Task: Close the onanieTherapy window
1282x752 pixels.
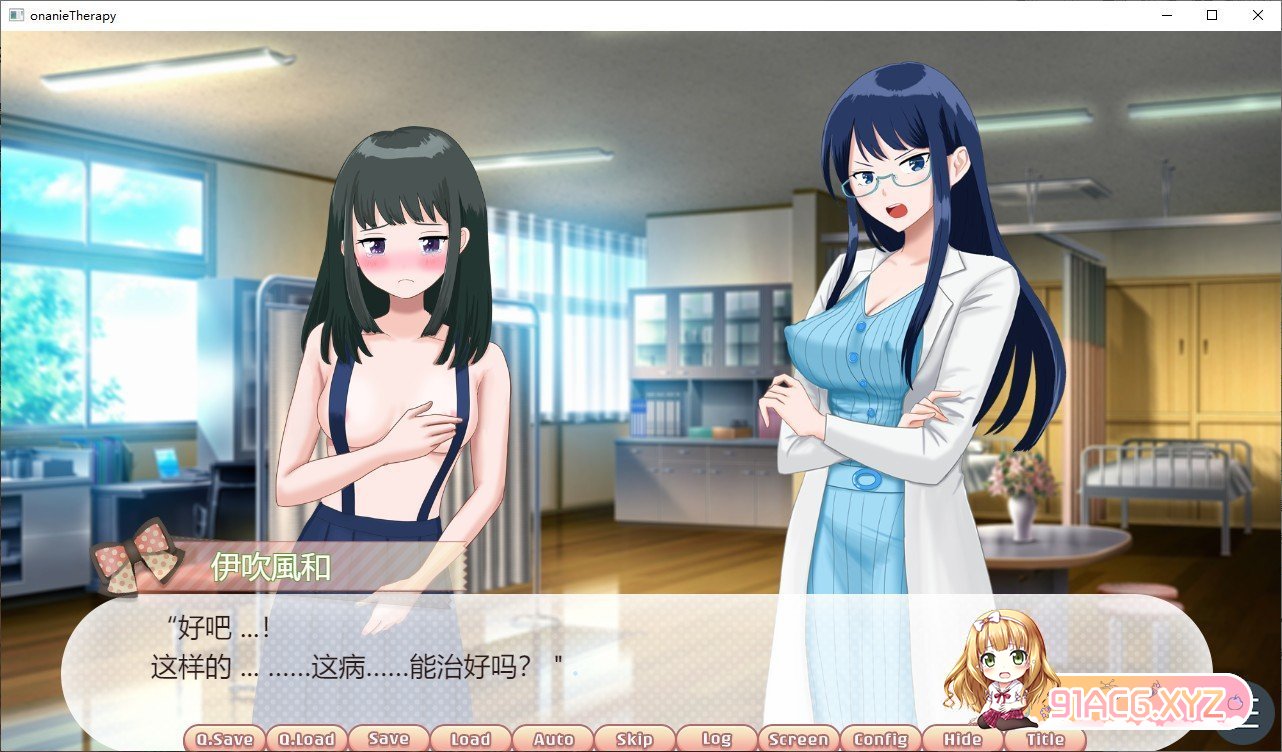Action: click(x=1258, y=15)
